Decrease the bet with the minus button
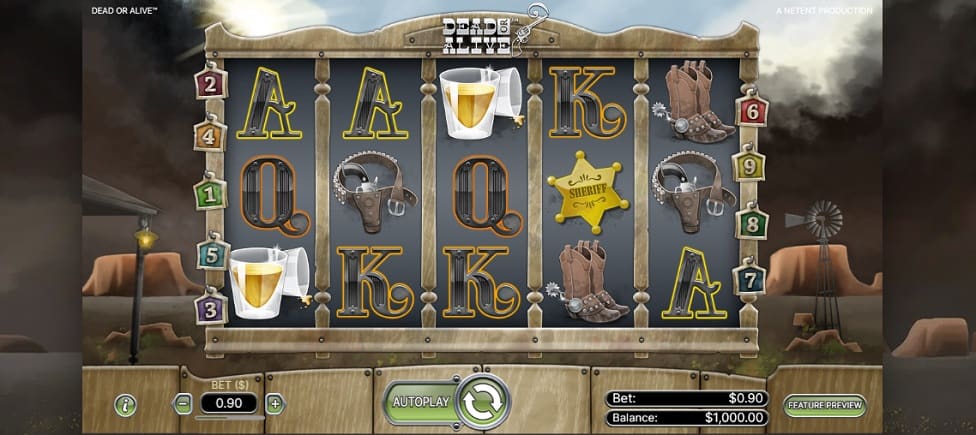 [x=182, y=405]
